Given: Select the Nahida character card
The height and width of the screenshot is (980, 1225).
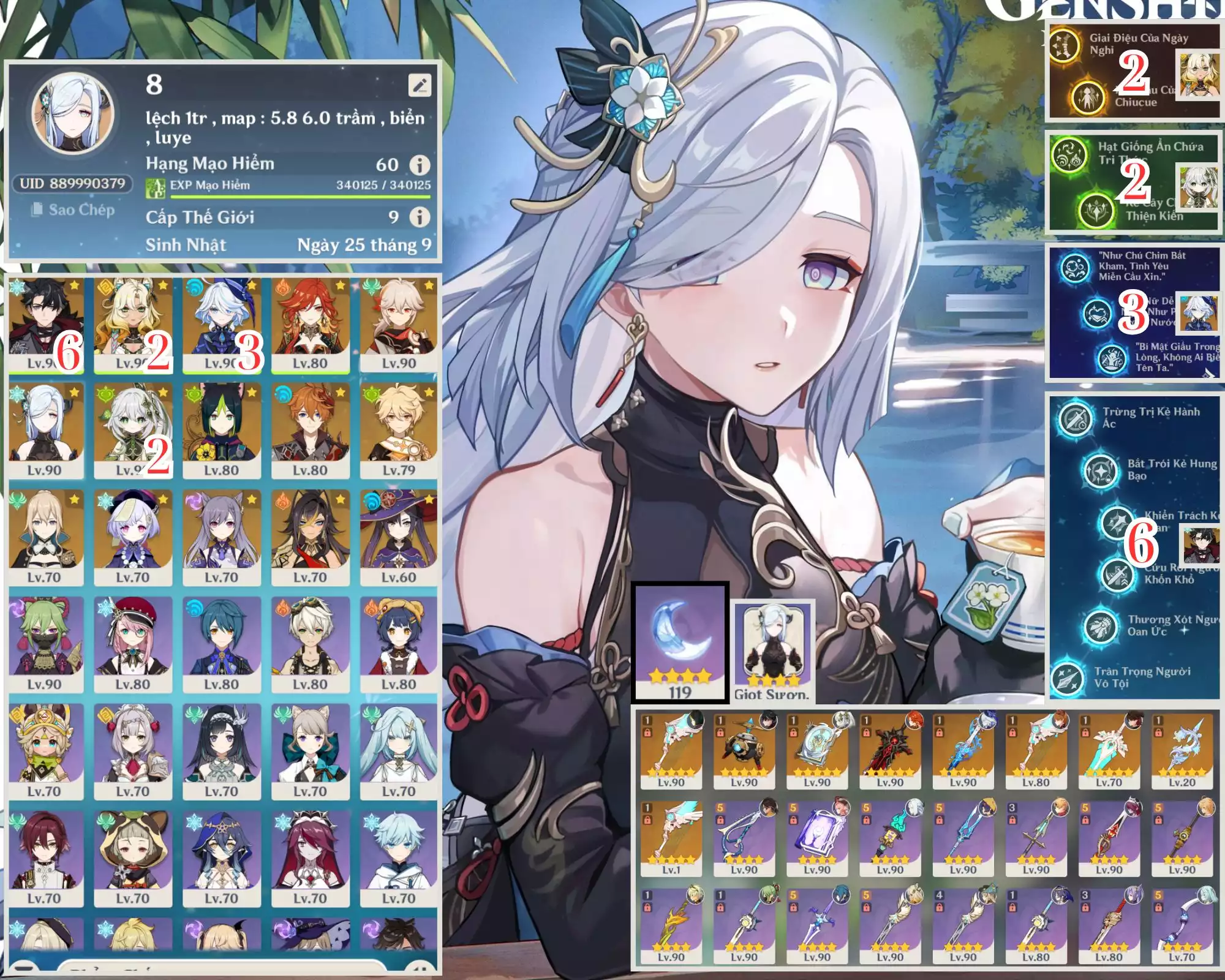Looking at the screenshot, I should coord(133,432).
